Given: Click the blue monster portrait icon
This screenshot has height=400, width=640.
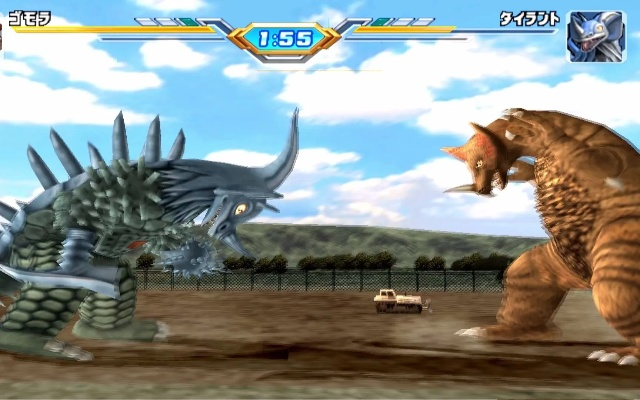Looking at the screenshot, I should click(589, 36).
